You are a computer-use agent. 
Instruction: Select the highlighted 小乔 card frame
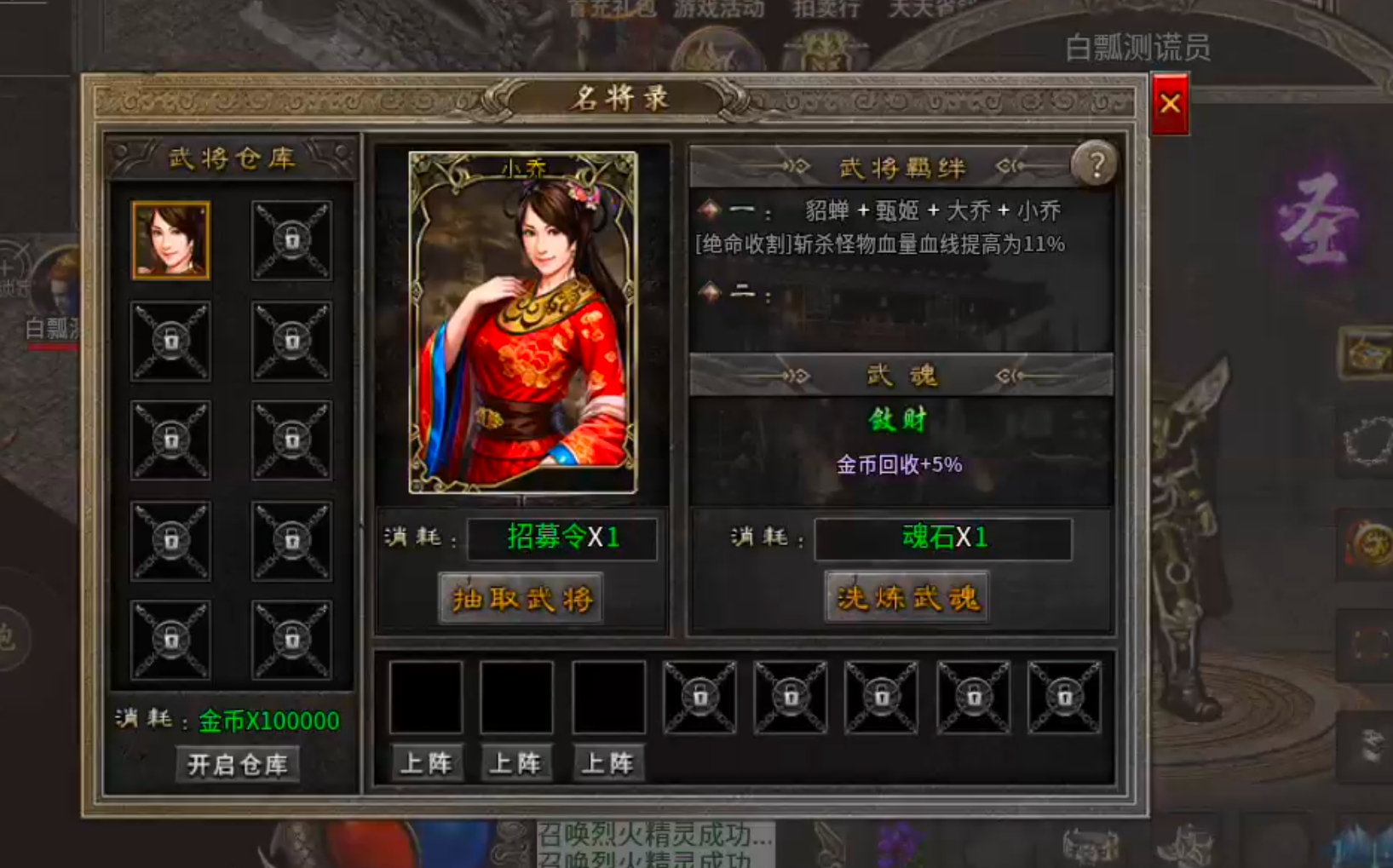click(x=521, y=319)
